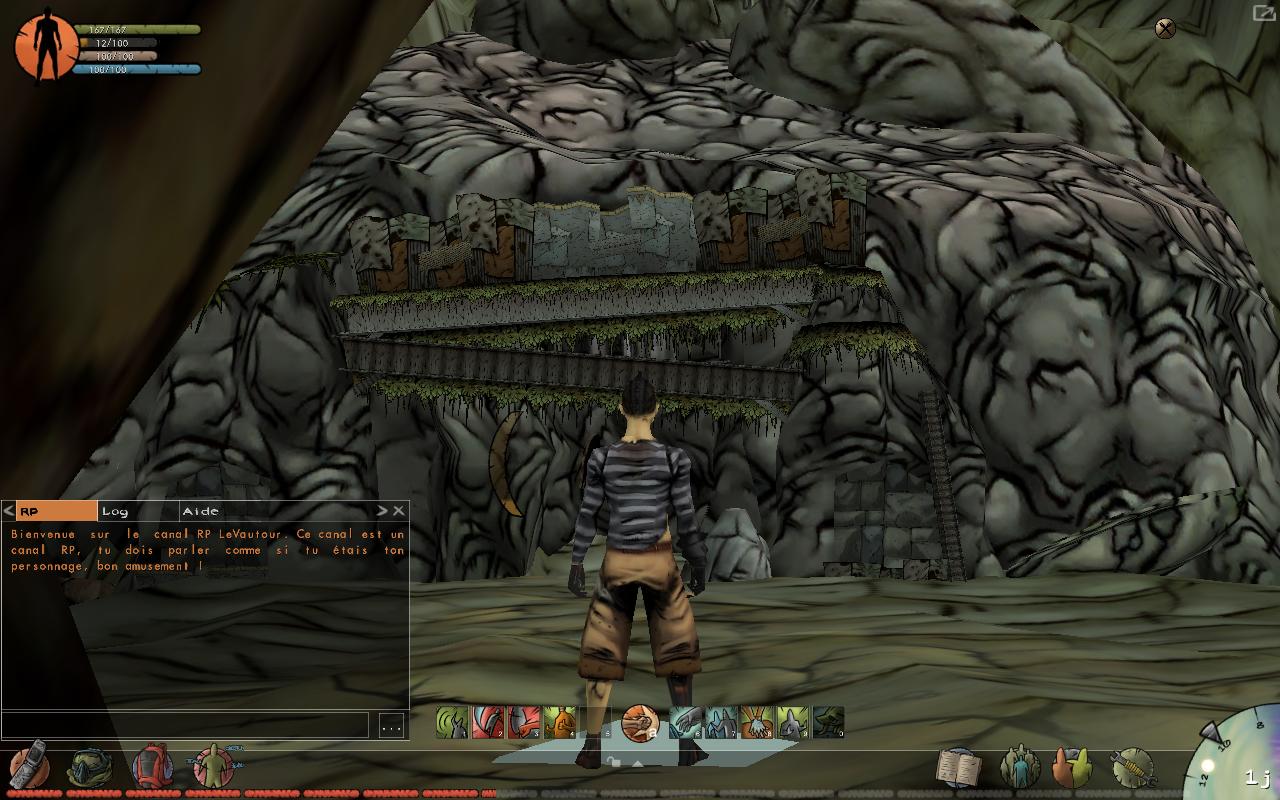Open the wrench settings icon
The image size is (1280, 800).
[x=1133, y=767]
